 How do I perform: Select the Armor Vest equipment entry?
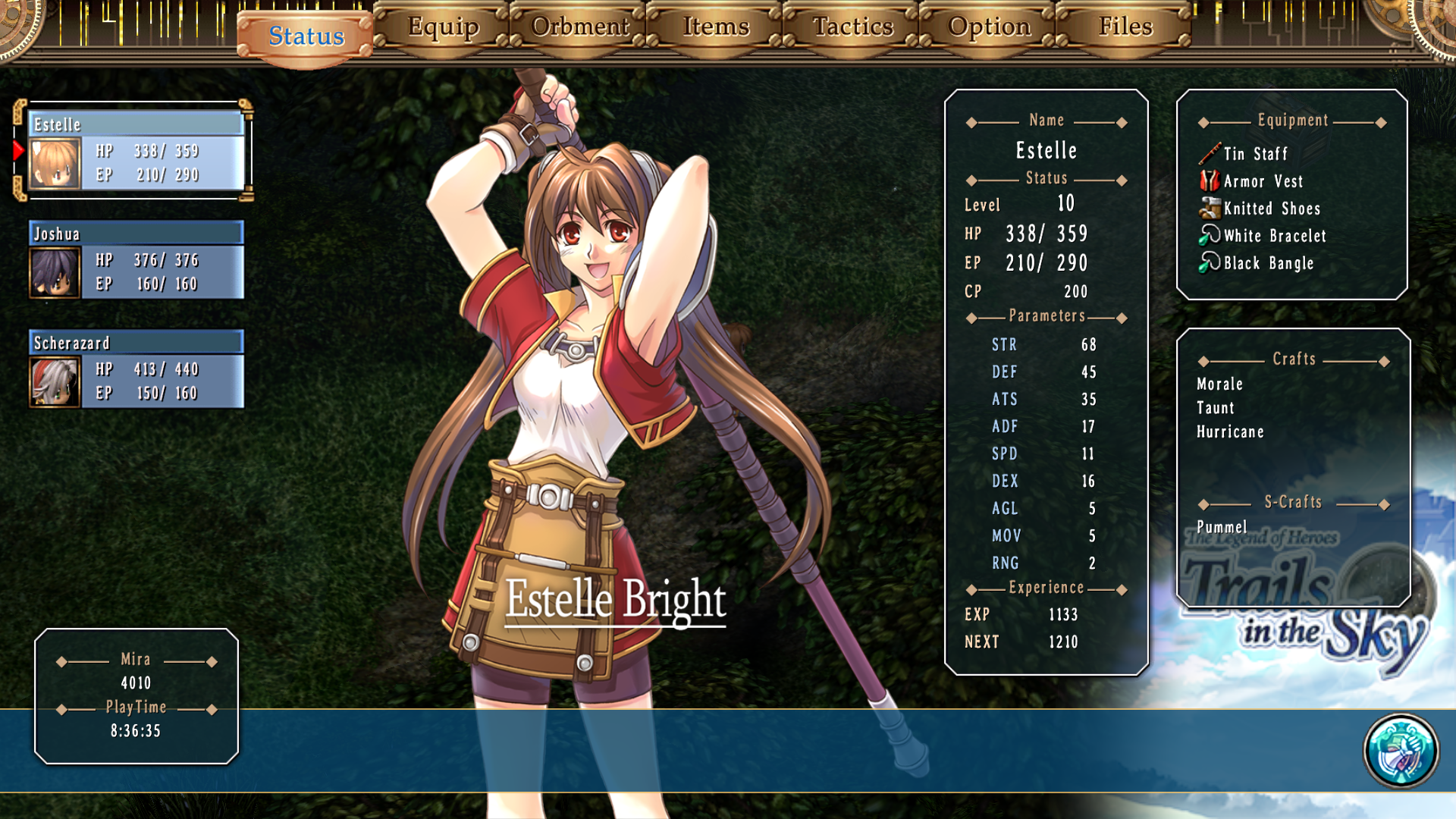pos(1263,181)
